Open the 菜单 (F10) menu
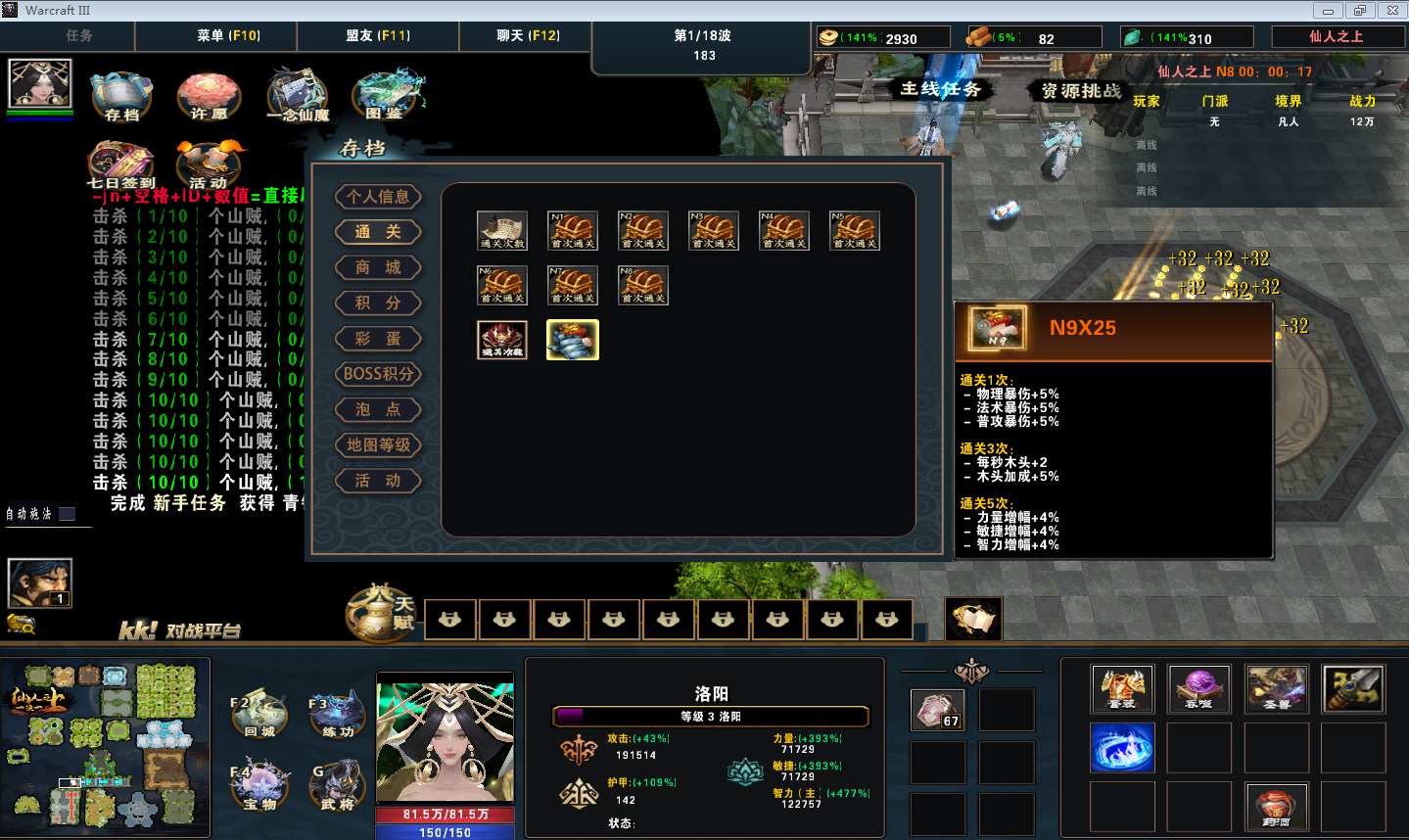The width and height of the screenshot is (1409, 840). click(228, 36)
